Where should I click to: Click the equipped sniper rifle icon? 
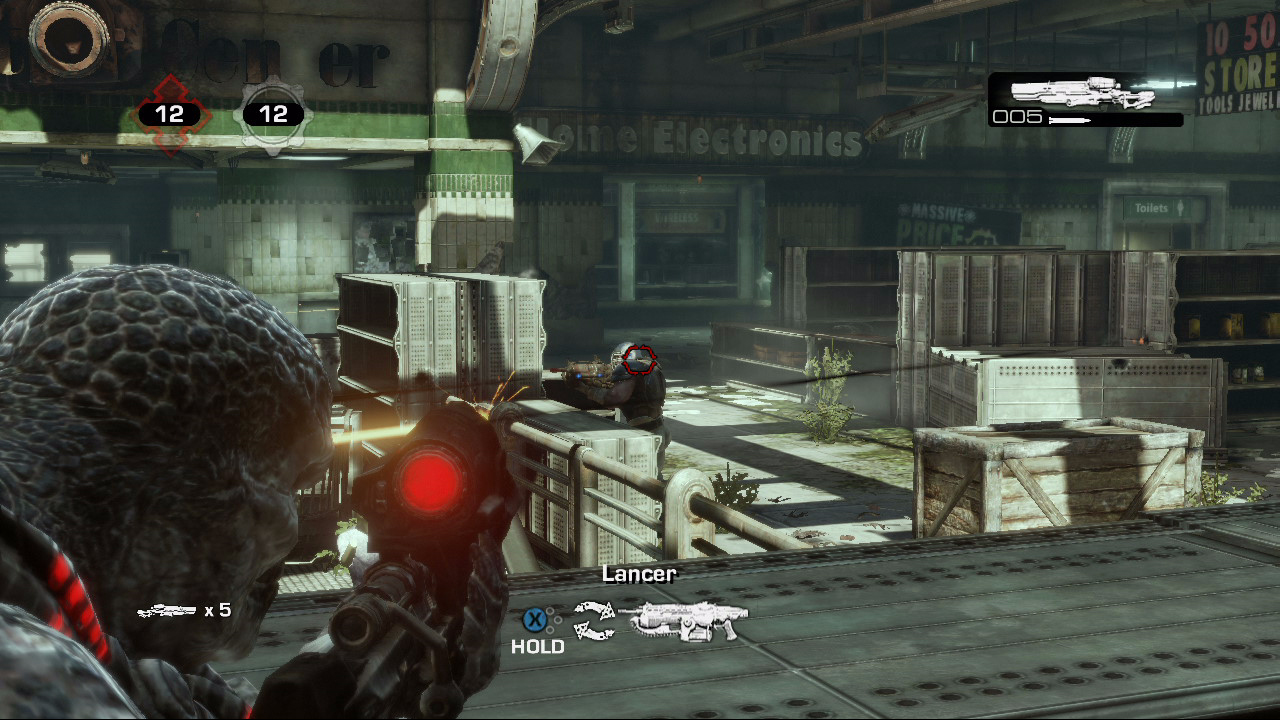(1083, 93)
